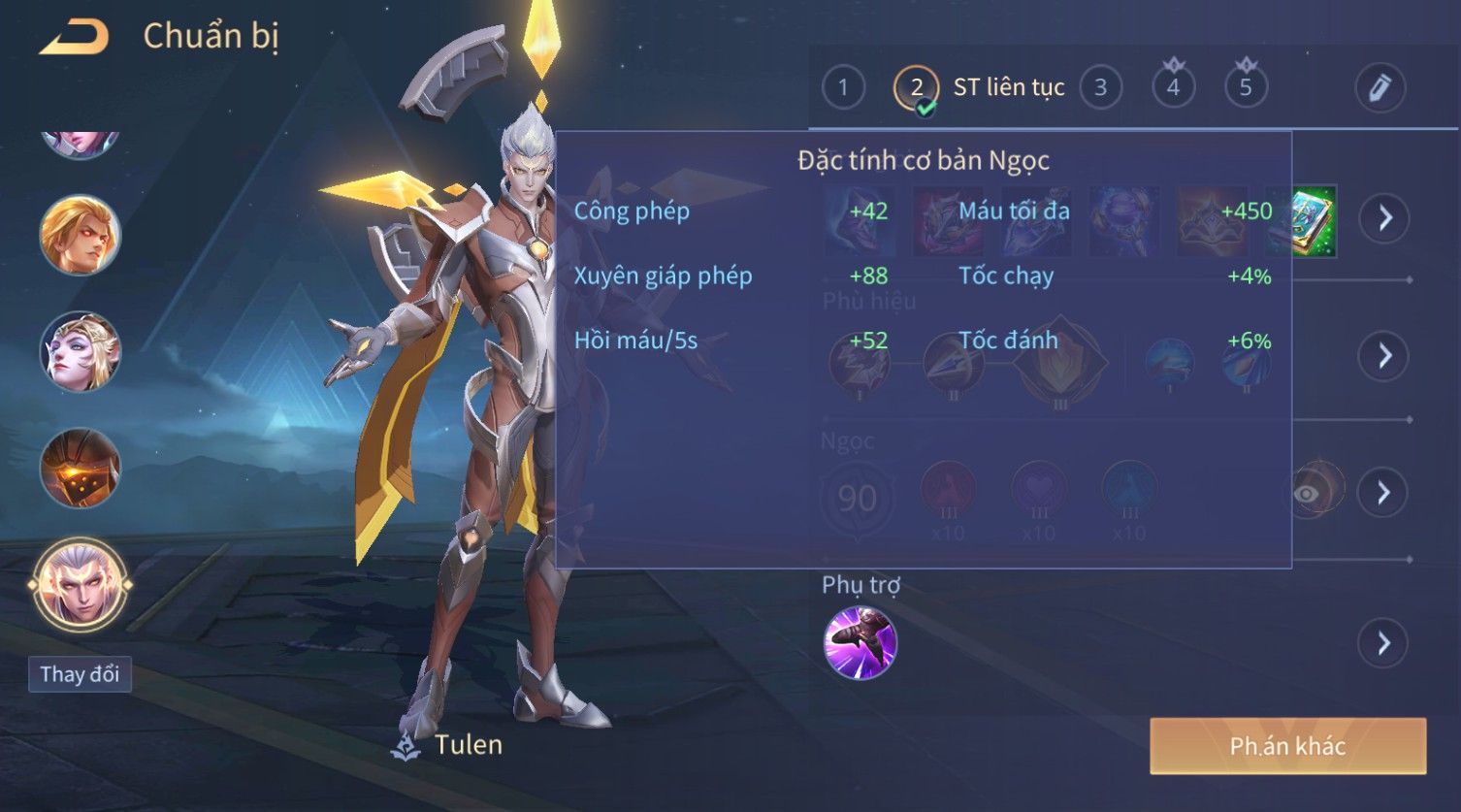The height and width of the screenshot is (812, 1461).
Task: Select the blonde red-eyed hero portrait
Action: point(80,235)
